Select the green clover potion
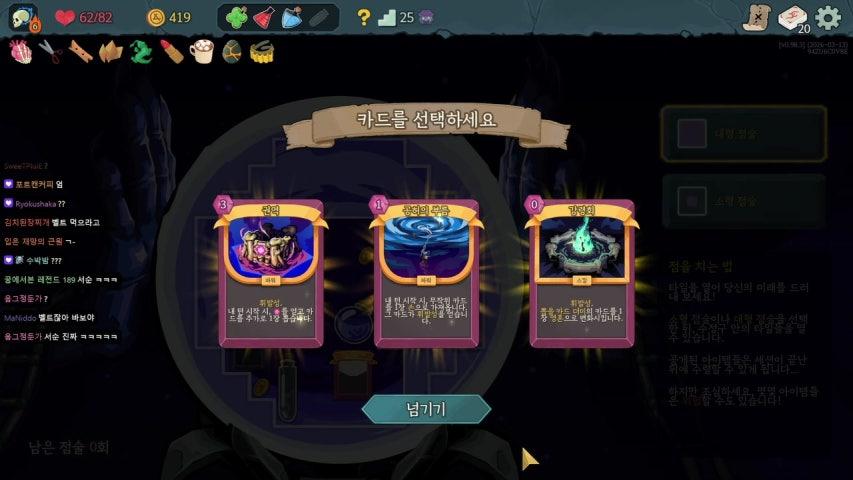 tap(236, 17)
